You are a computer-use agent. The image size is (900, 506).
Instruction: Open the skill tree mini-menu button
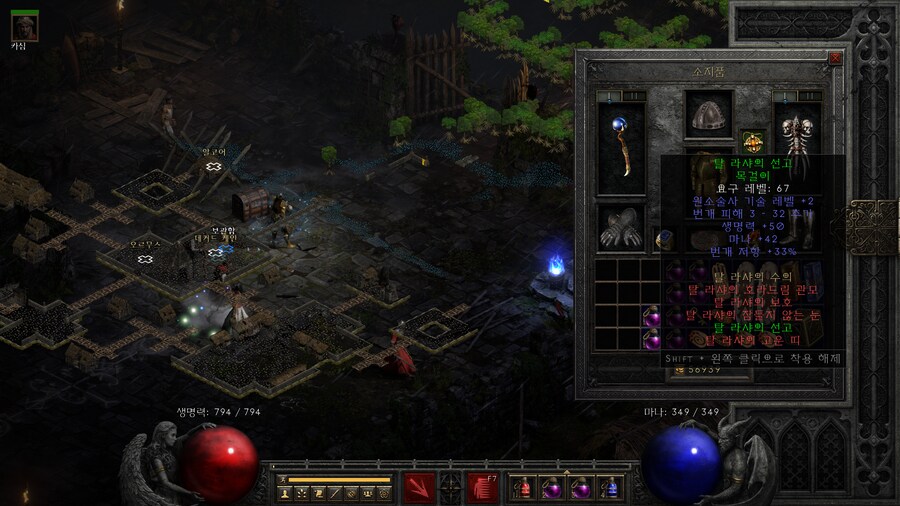pos(300,493)
